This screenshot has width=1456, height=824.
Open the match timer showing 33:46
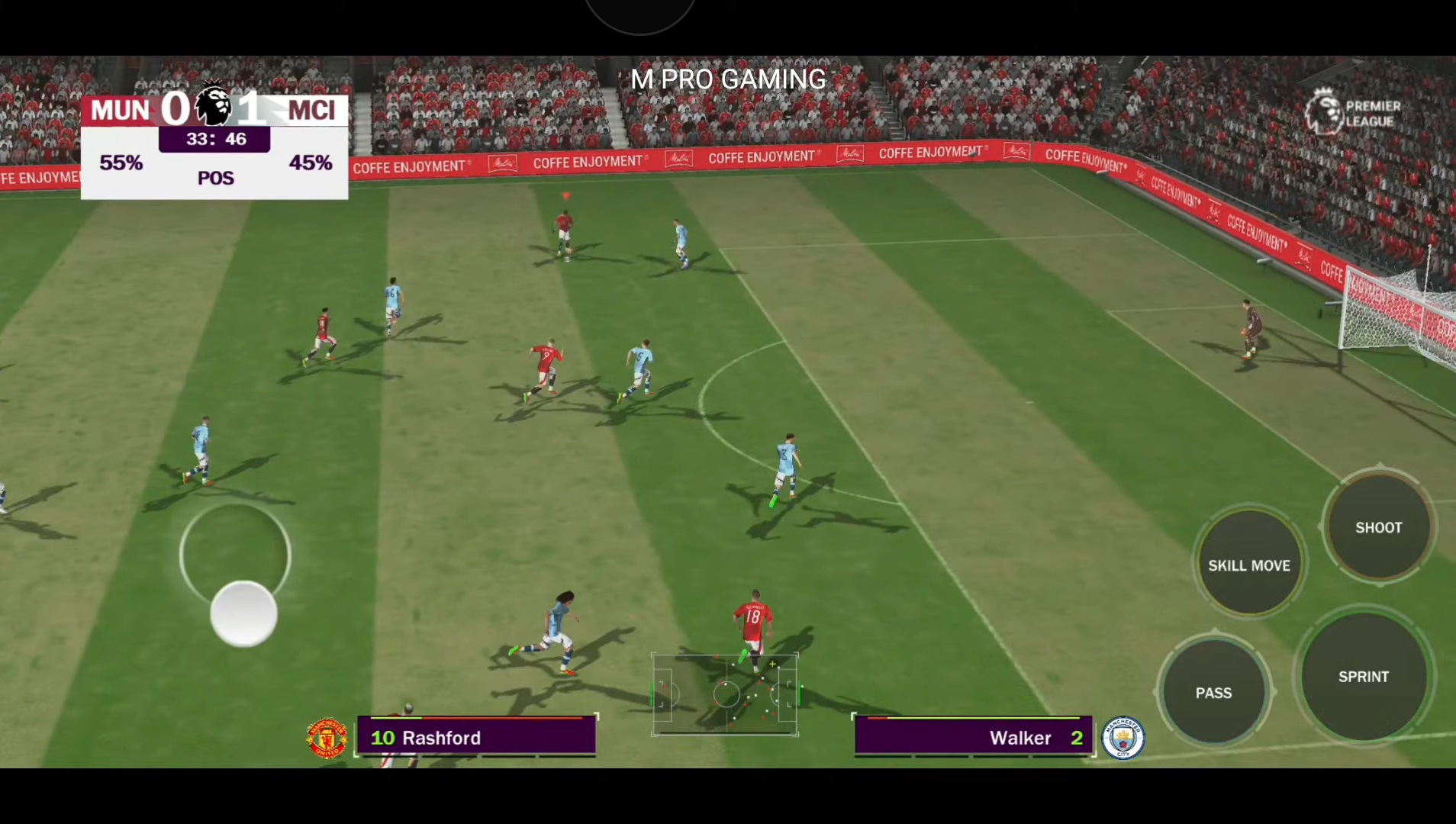click(214, 138)
